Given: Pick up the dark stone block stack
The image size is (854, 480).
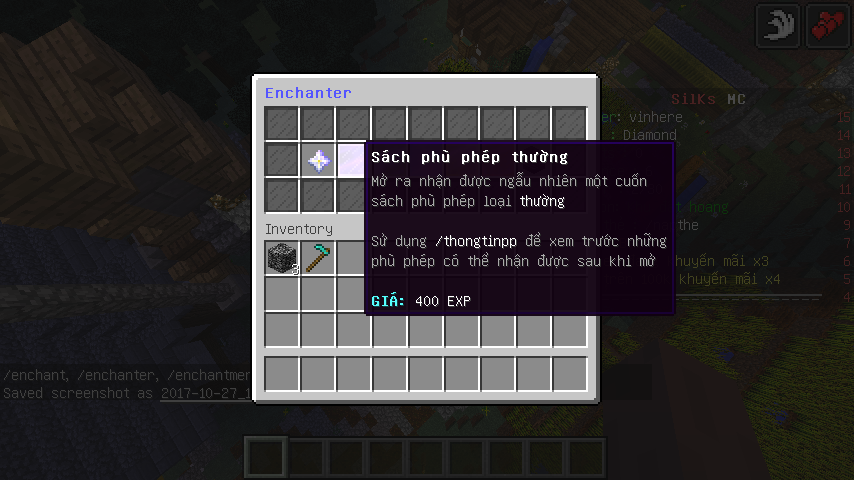Looking at the screenshot, I should (x=282, y=258).
